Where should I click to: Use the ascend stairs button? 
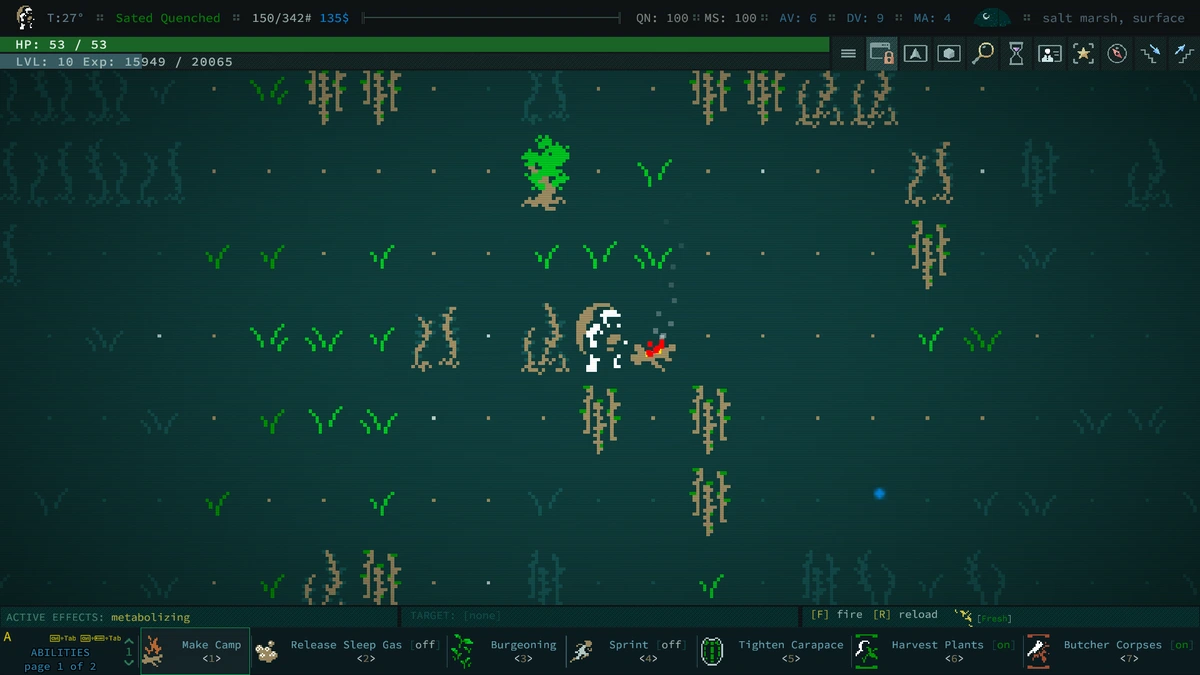[1182, 54]
